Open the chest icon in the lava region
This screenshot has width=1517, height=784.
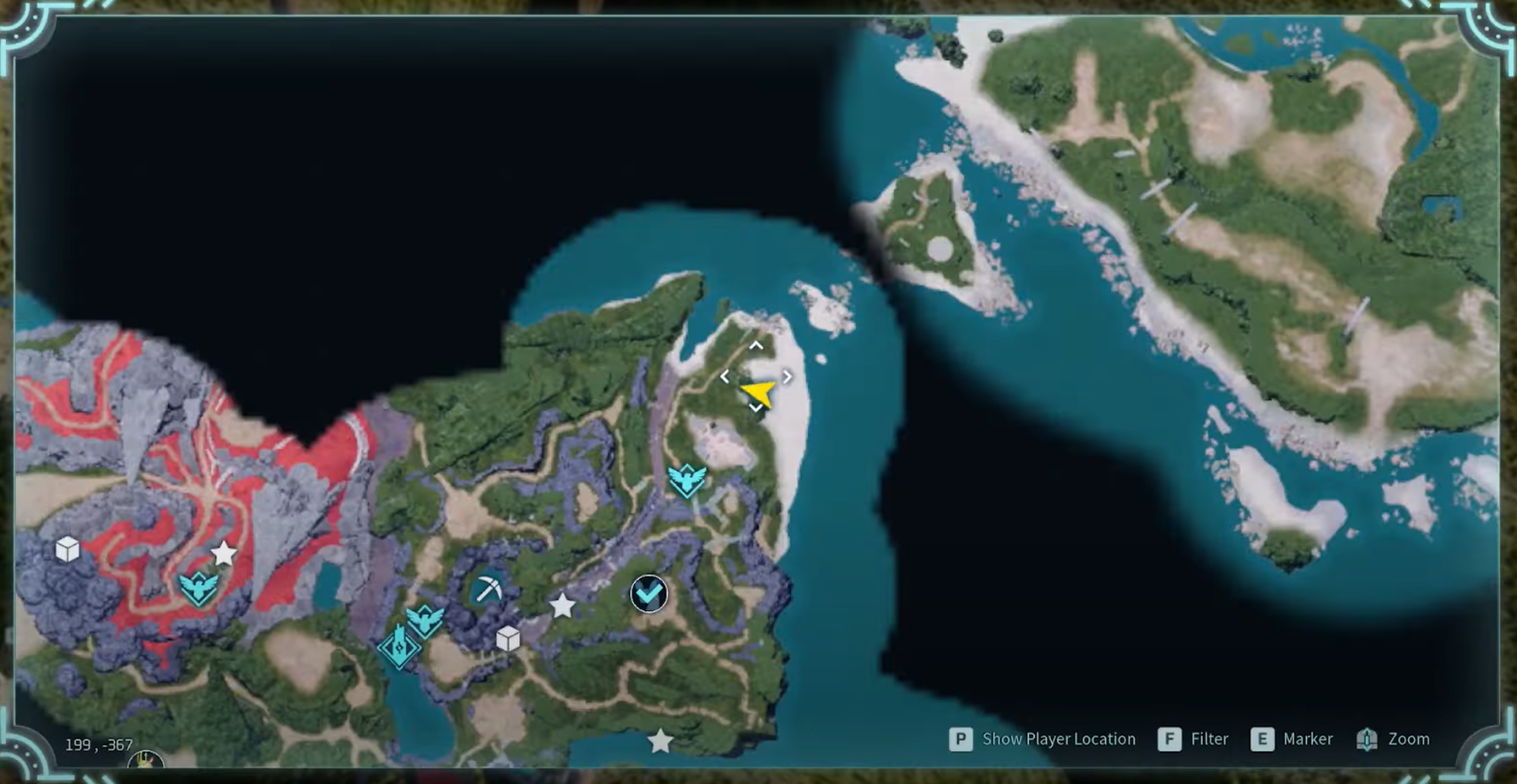click(67, 550)
